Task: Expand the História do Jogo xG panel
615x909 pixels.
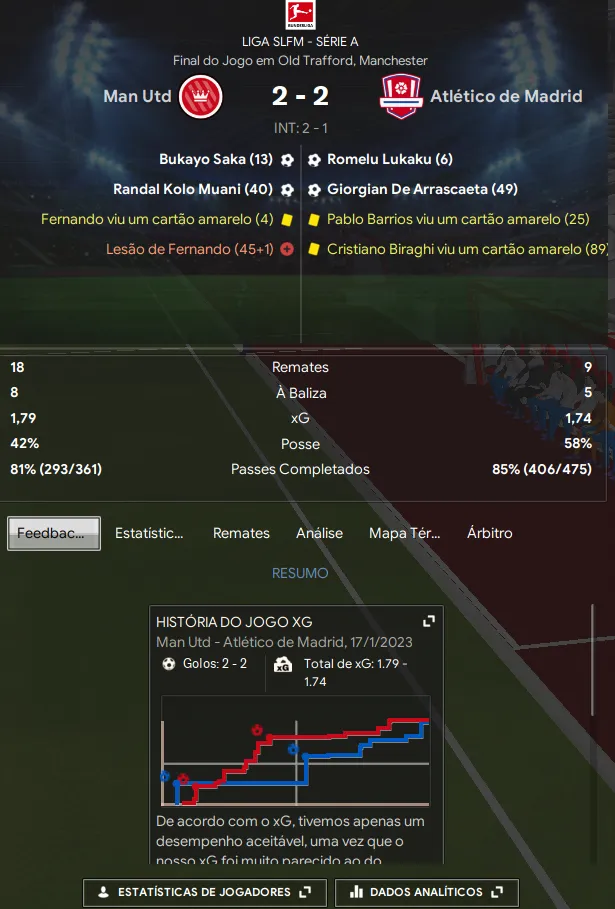Action: (x=429, y=621)
